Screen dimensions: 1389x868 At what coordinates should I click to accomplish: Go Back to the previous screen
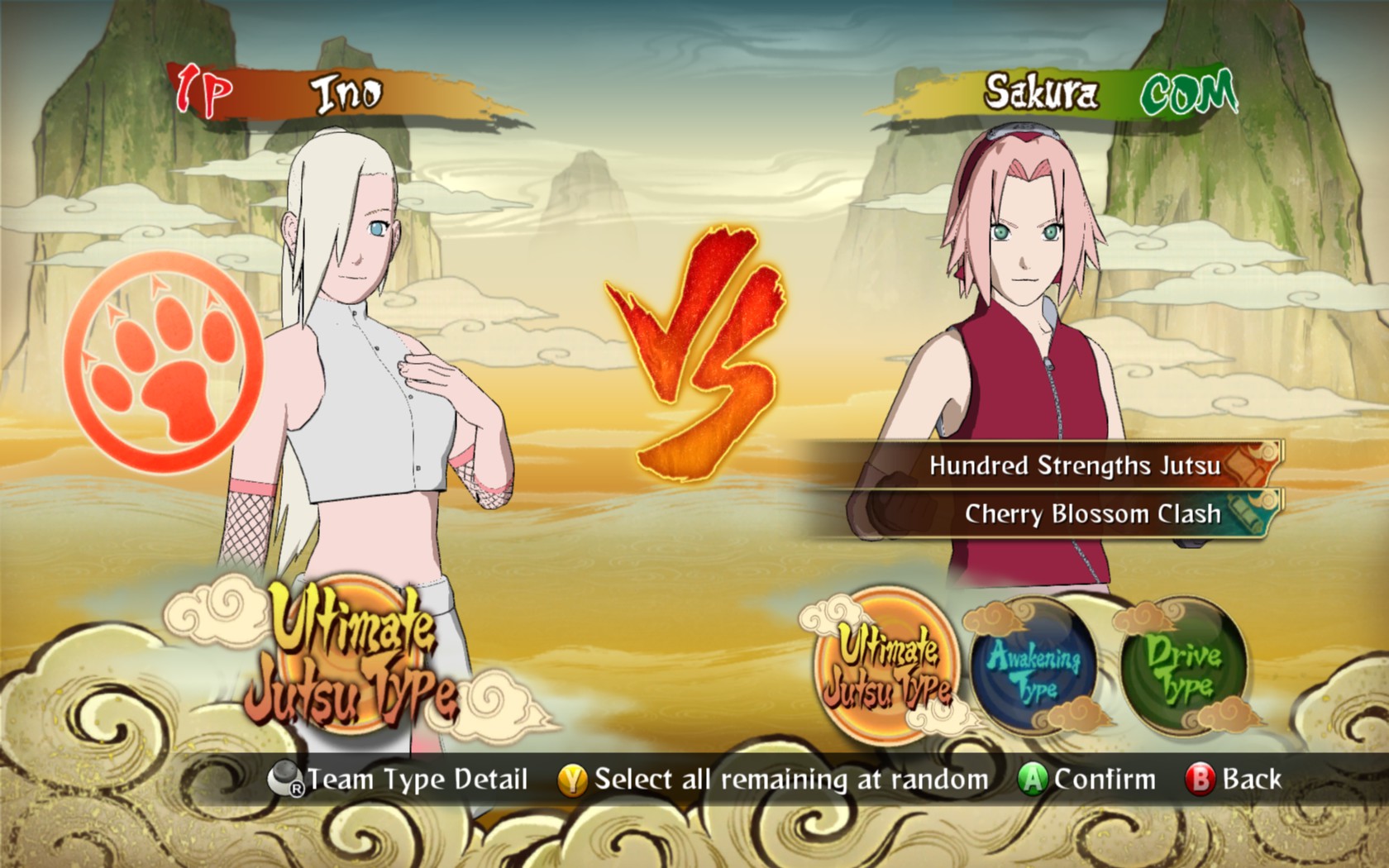[x=1234, y=780]
